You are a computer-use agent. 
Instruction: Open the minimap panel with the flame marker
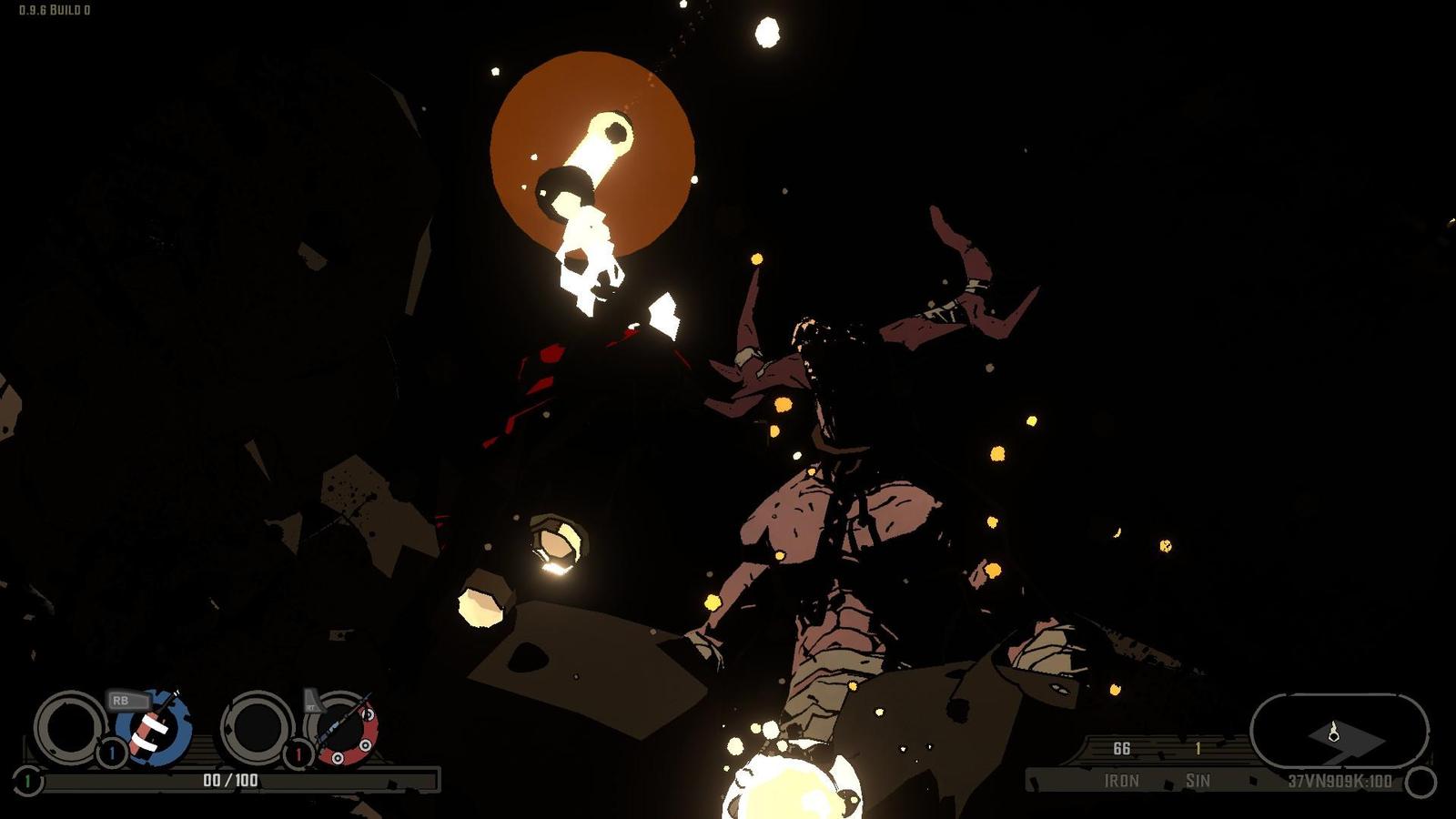coord(1339,732)
